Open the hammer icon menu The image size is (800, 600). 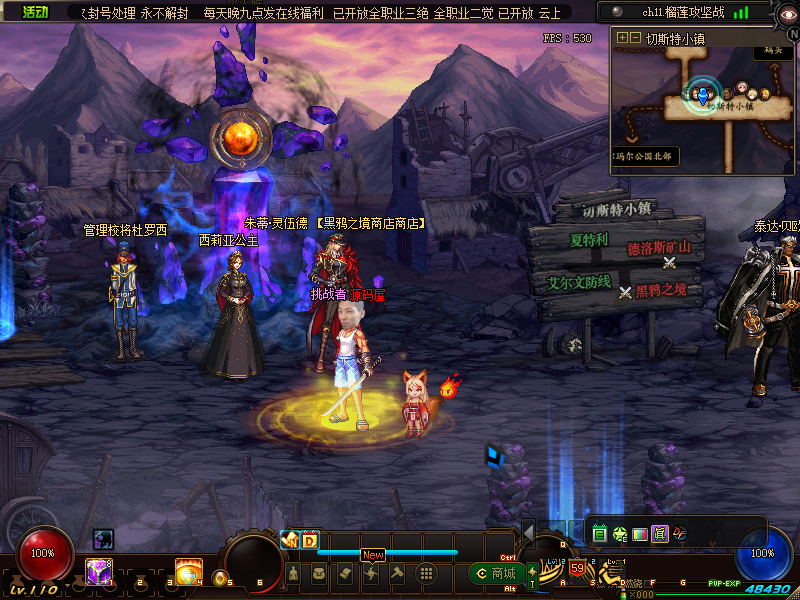pos(397,573)
